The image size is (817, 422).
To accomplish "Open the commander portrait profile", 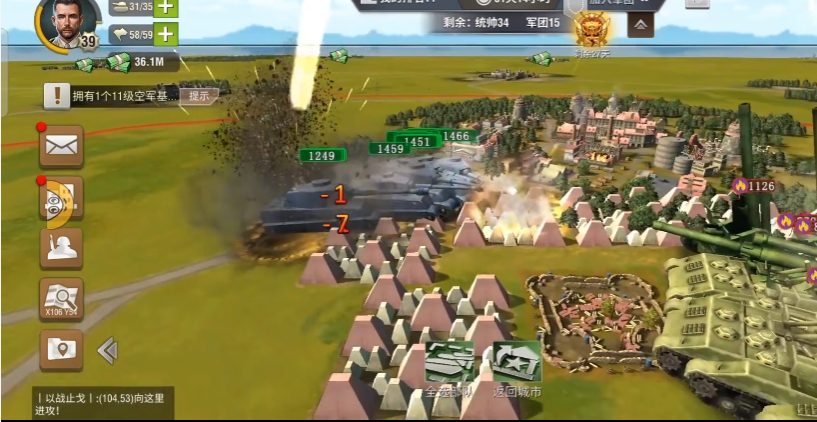I will tap(68, 22).
